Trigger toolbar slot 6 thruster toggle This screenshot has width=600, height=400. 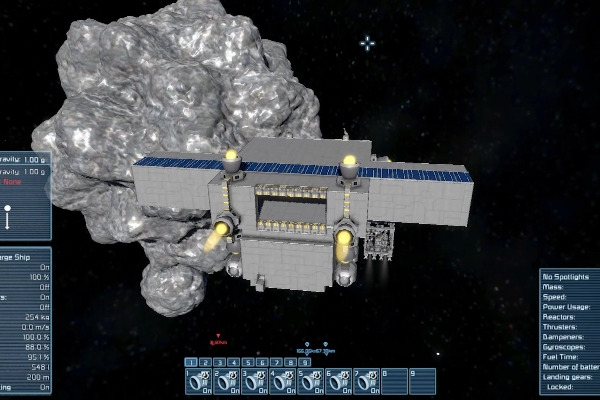pos(339,381)
